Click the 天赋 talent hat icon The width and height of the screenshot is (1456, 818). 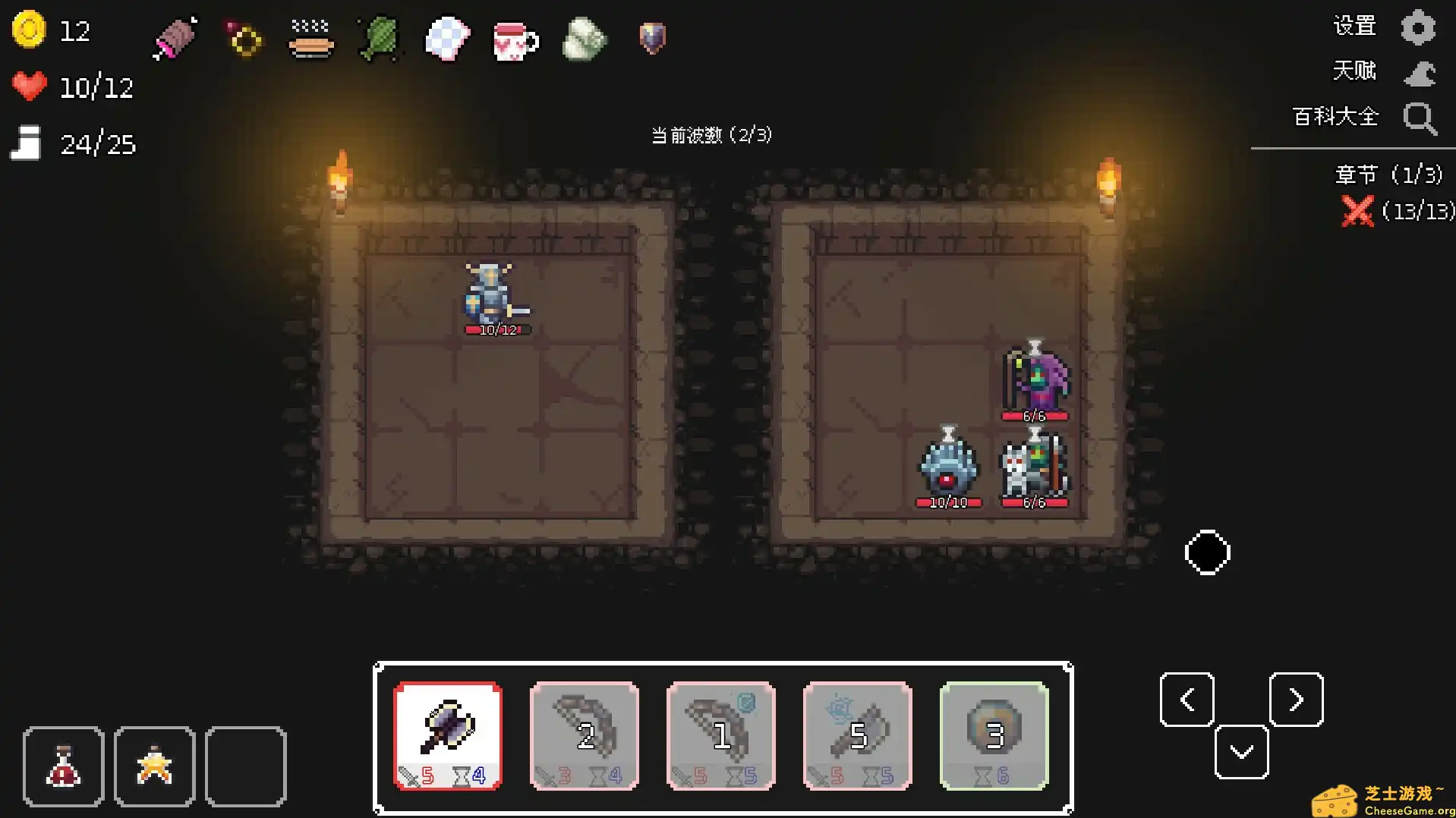[x=1420, y=73]
